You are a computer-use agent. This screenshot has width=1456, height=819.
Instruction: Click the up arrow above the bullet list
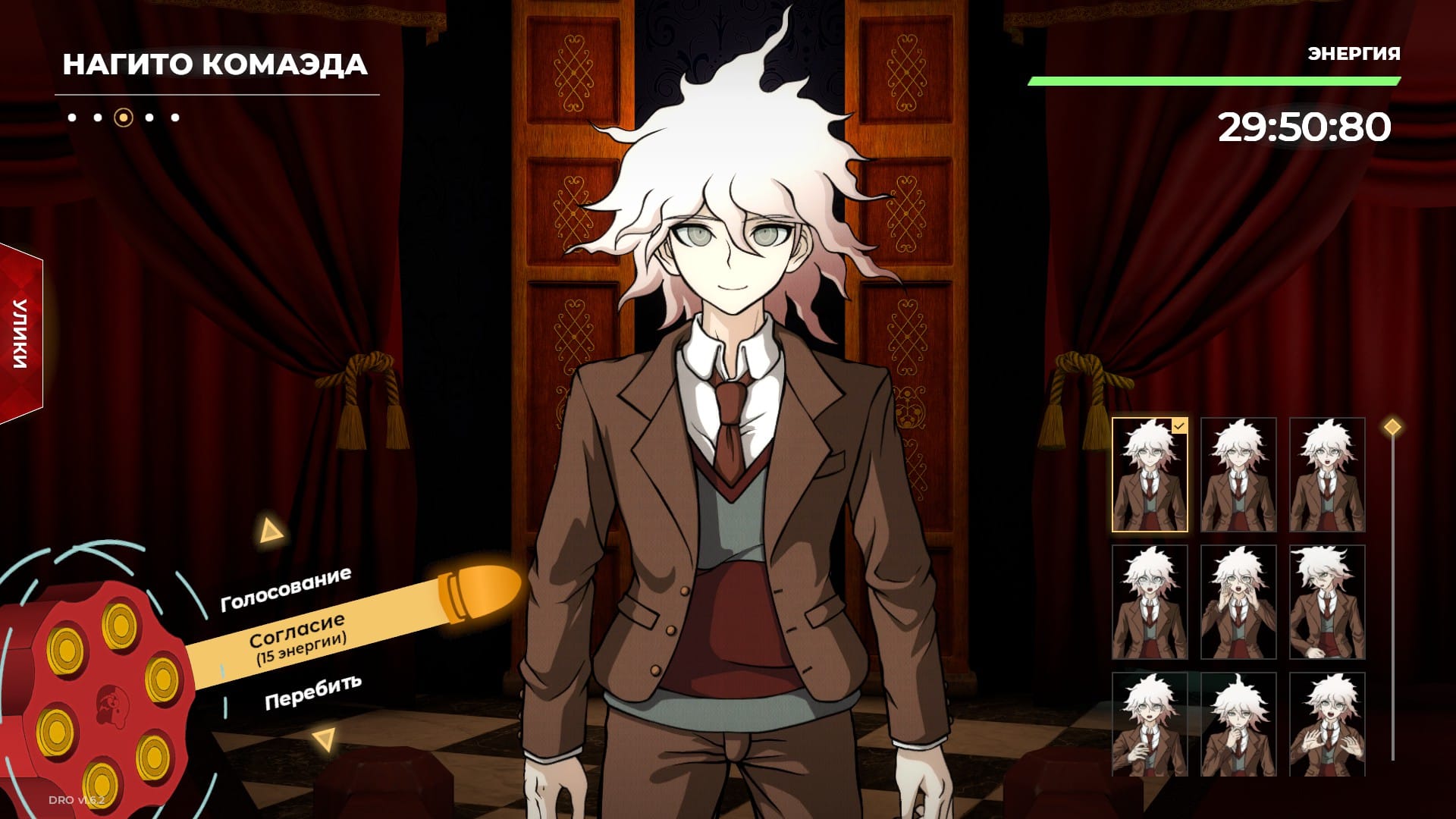point(270,531)
